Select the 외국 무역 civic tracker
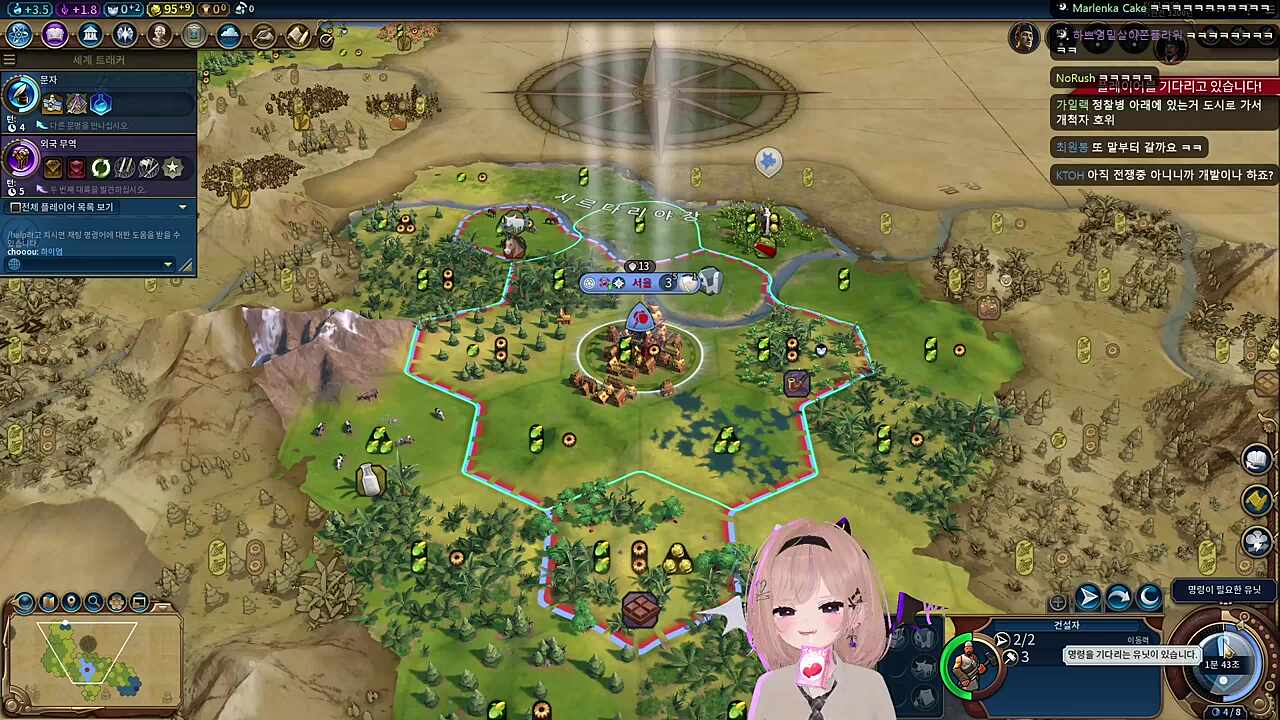Image resolution: width=1280 pixels, height=720 pixels. pyautogui.click(x=98, y=161)
